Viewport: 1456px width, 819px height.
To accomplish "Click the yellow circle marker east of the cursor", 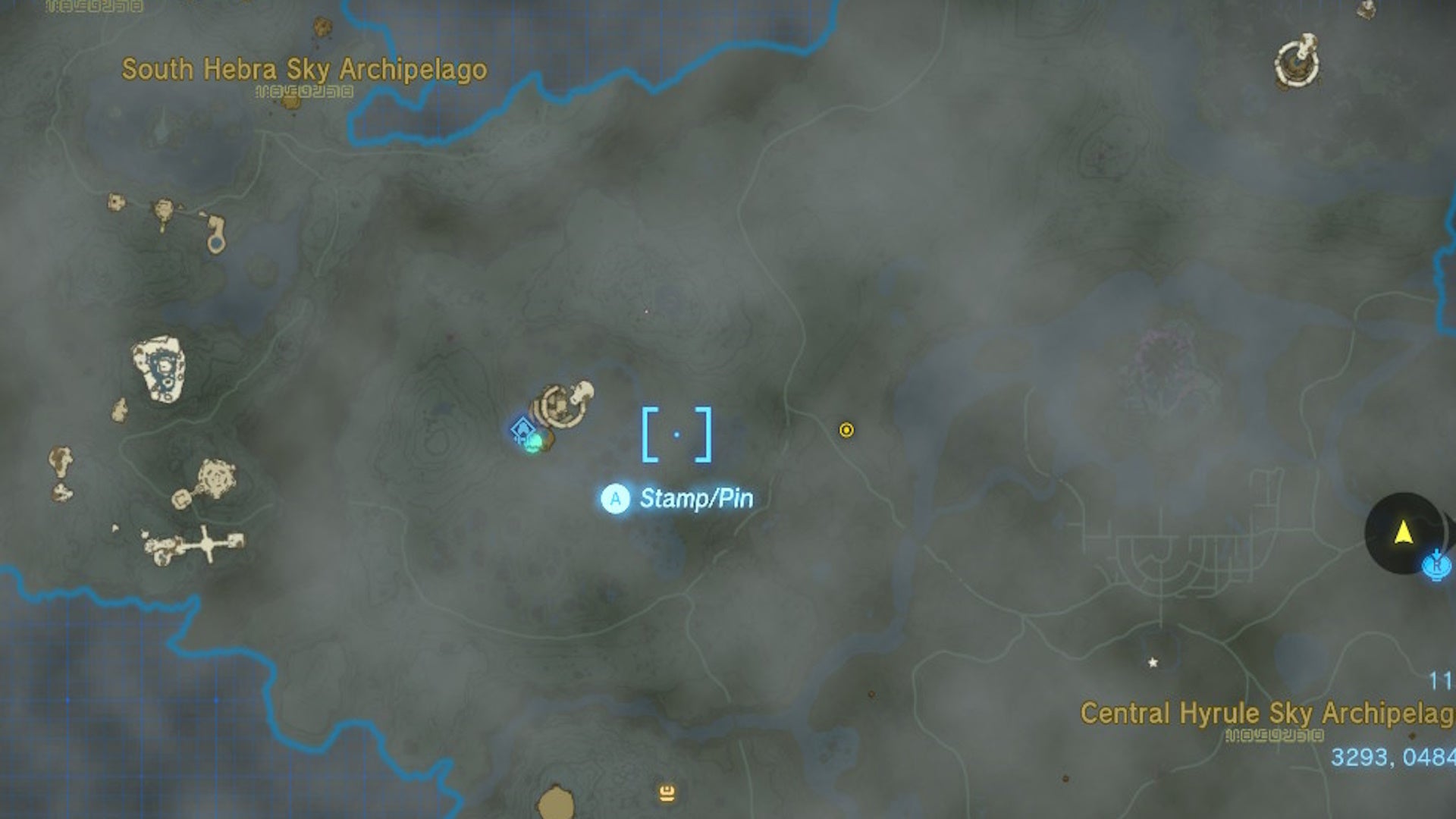I will click(x=846, y=430).
